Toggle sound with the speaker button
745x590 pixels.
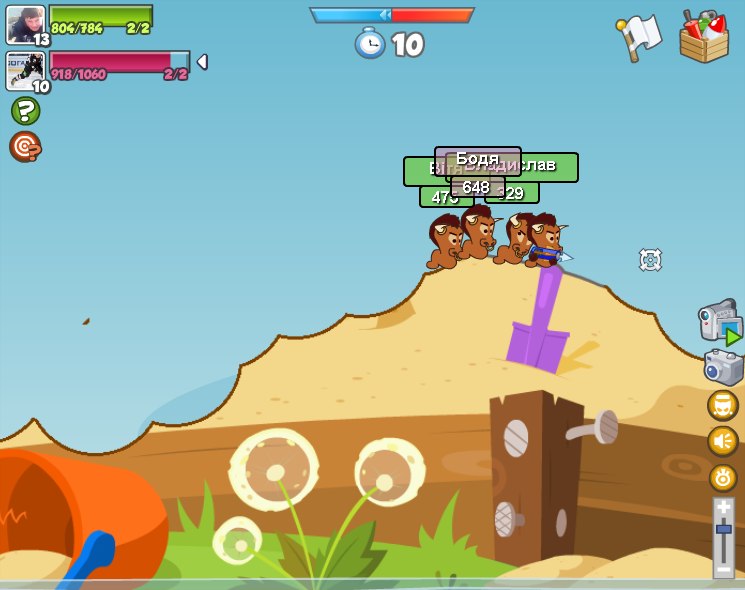tap(723, 441)
